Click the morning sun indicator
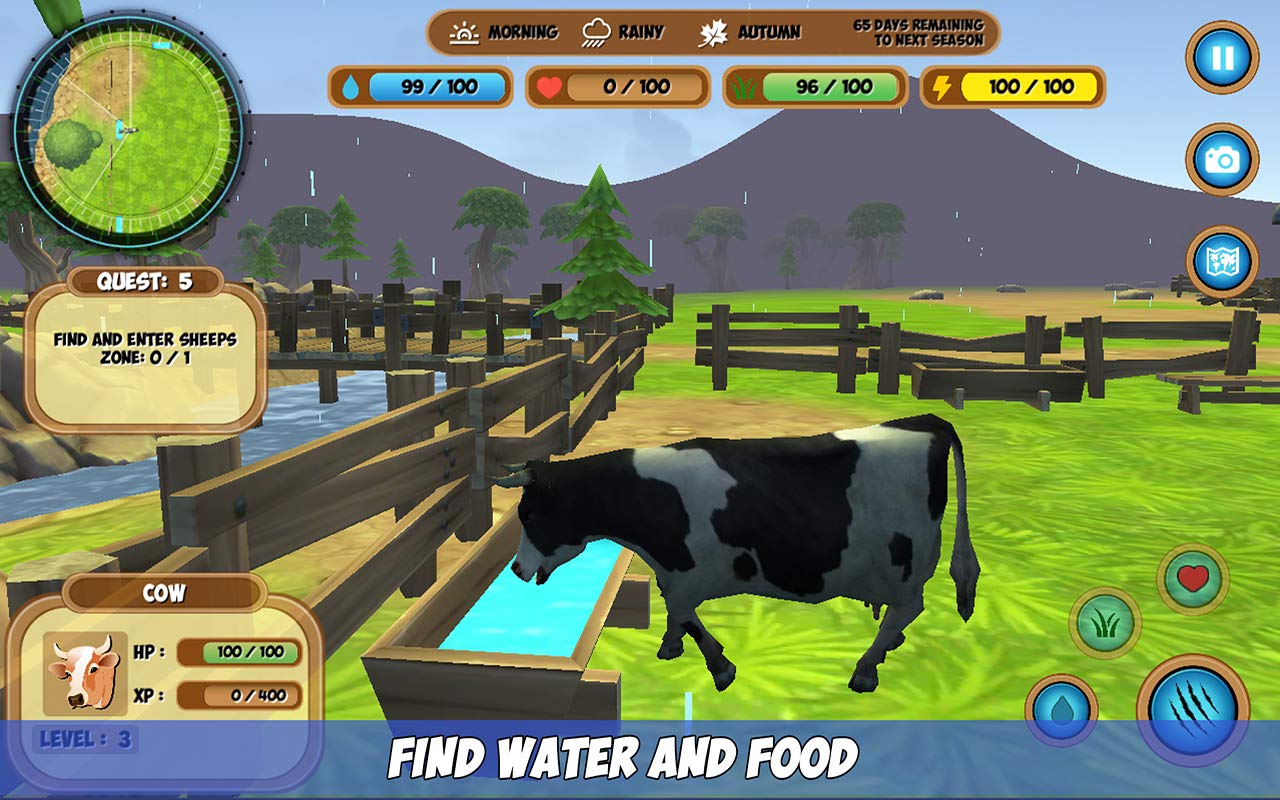The image size is (1280, 800). point(465,31)
